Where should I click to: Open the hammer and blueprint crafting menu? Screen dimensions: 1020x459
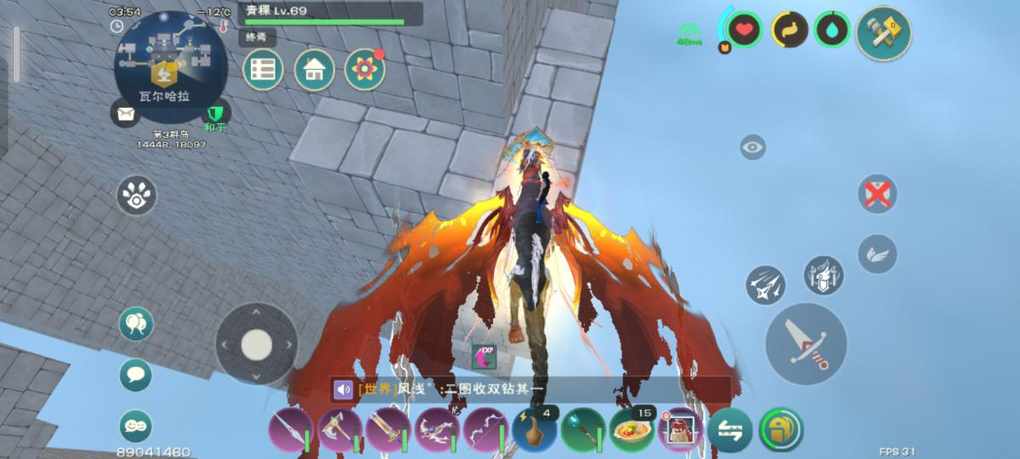pos(884,34)
